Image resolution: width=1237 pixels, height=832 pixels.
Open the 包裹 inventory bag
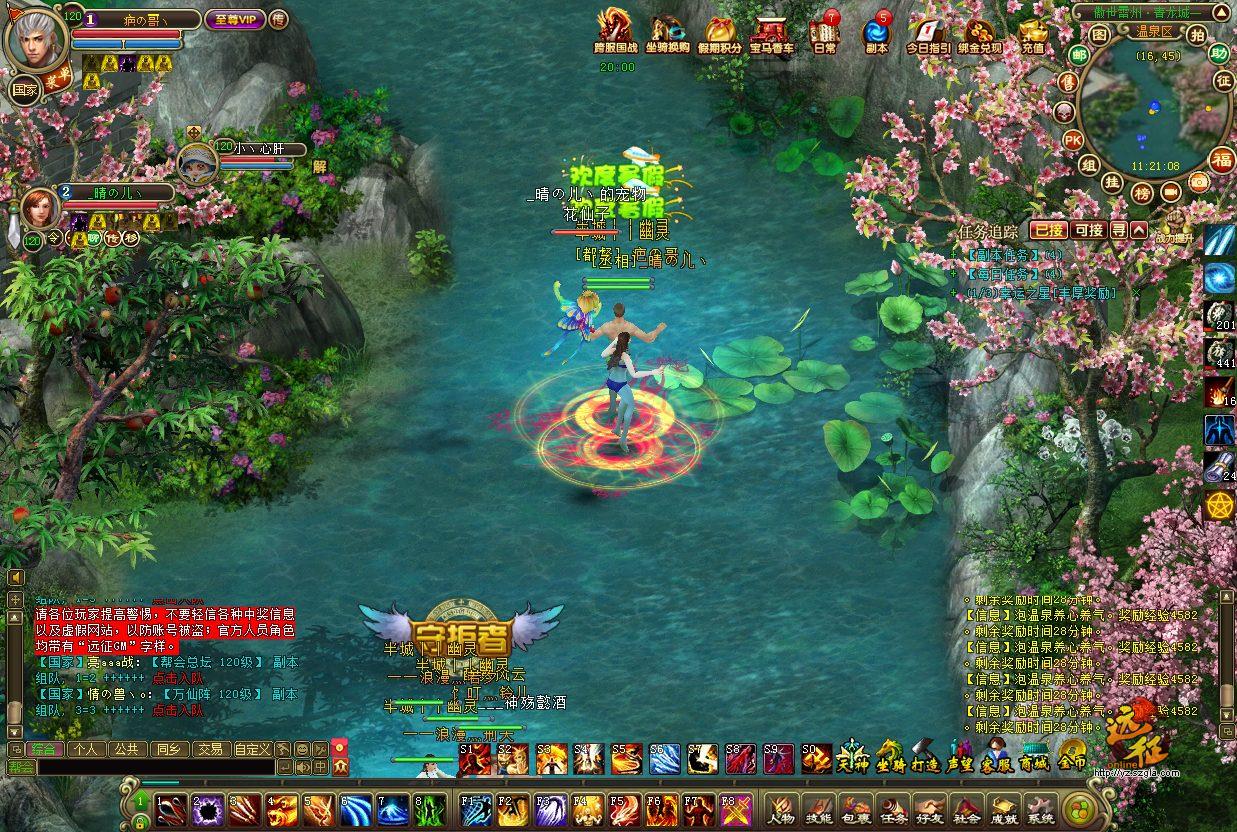[x=855, y=808]
